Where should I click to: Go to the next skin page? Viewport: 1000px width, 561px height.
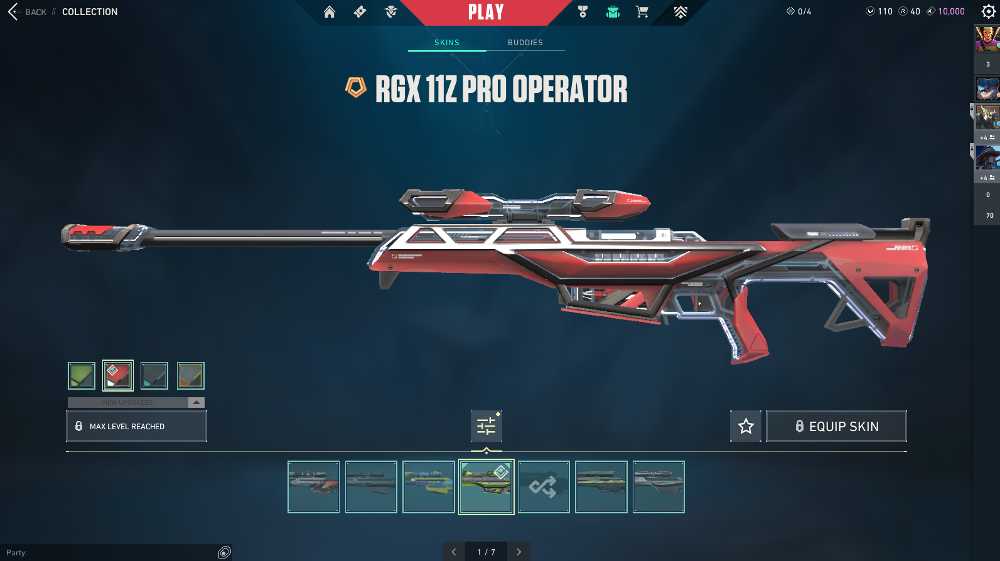tap(518, 552)
